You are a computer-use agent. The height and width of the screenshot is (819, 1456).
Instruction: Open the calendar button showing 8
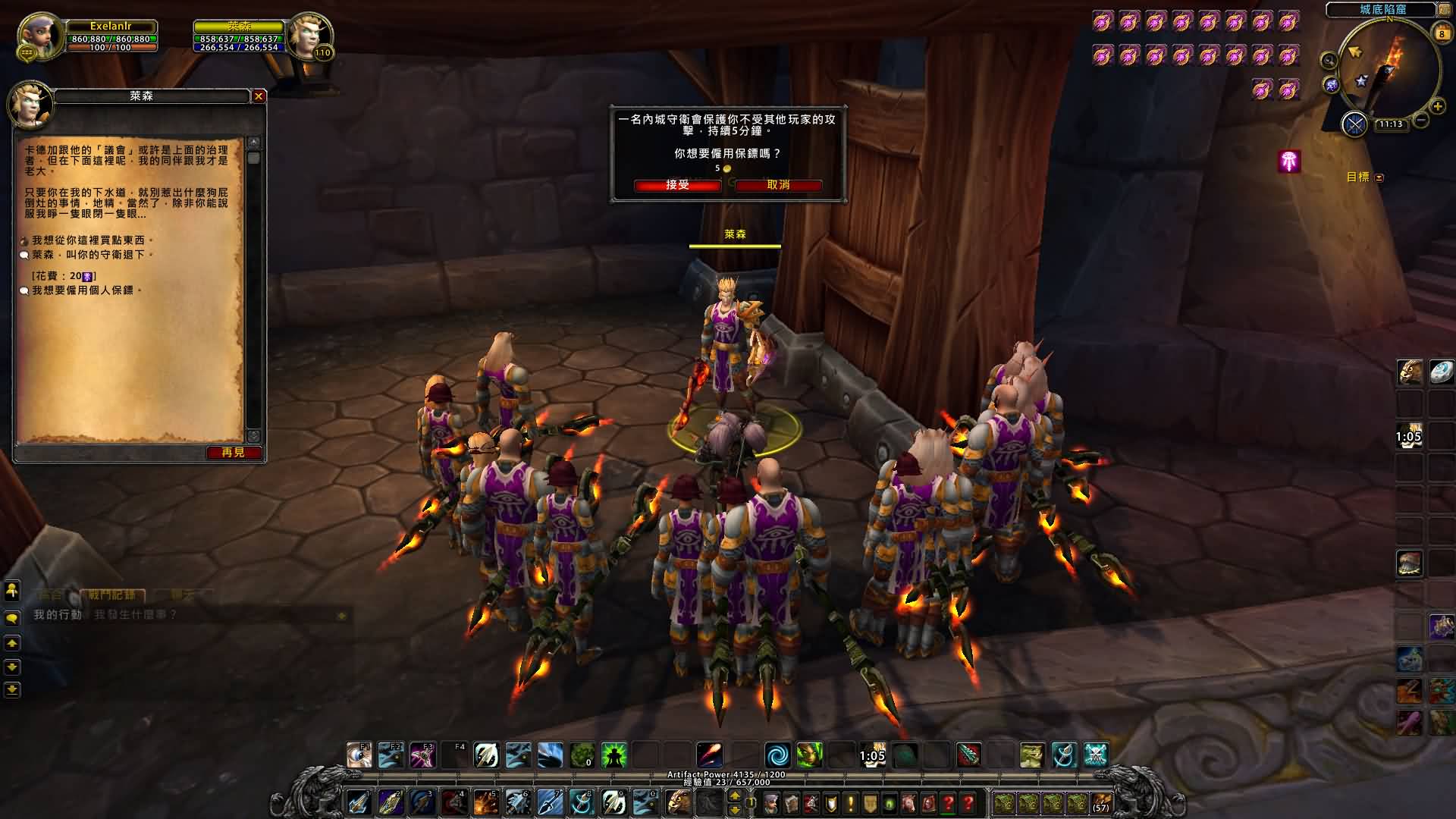(x=1441, y=33)
